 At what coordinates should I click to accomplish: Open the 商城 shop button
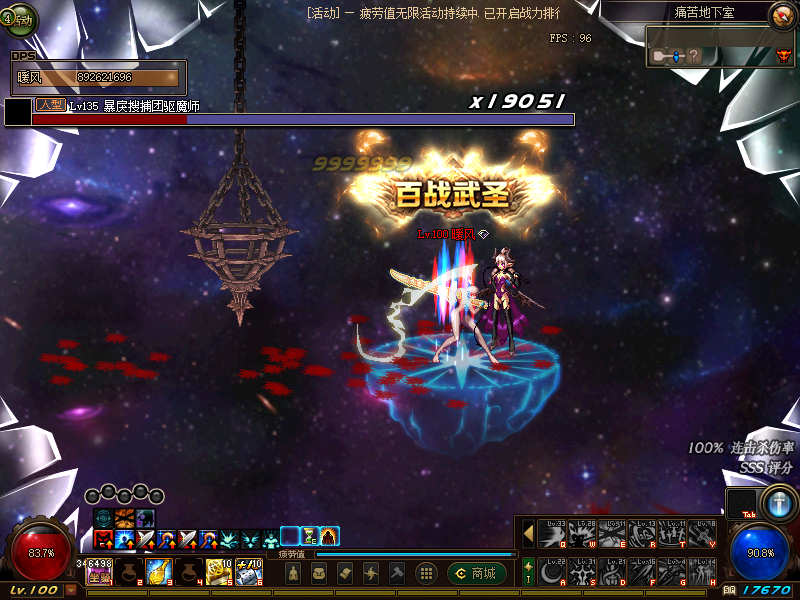pos(477,573)
